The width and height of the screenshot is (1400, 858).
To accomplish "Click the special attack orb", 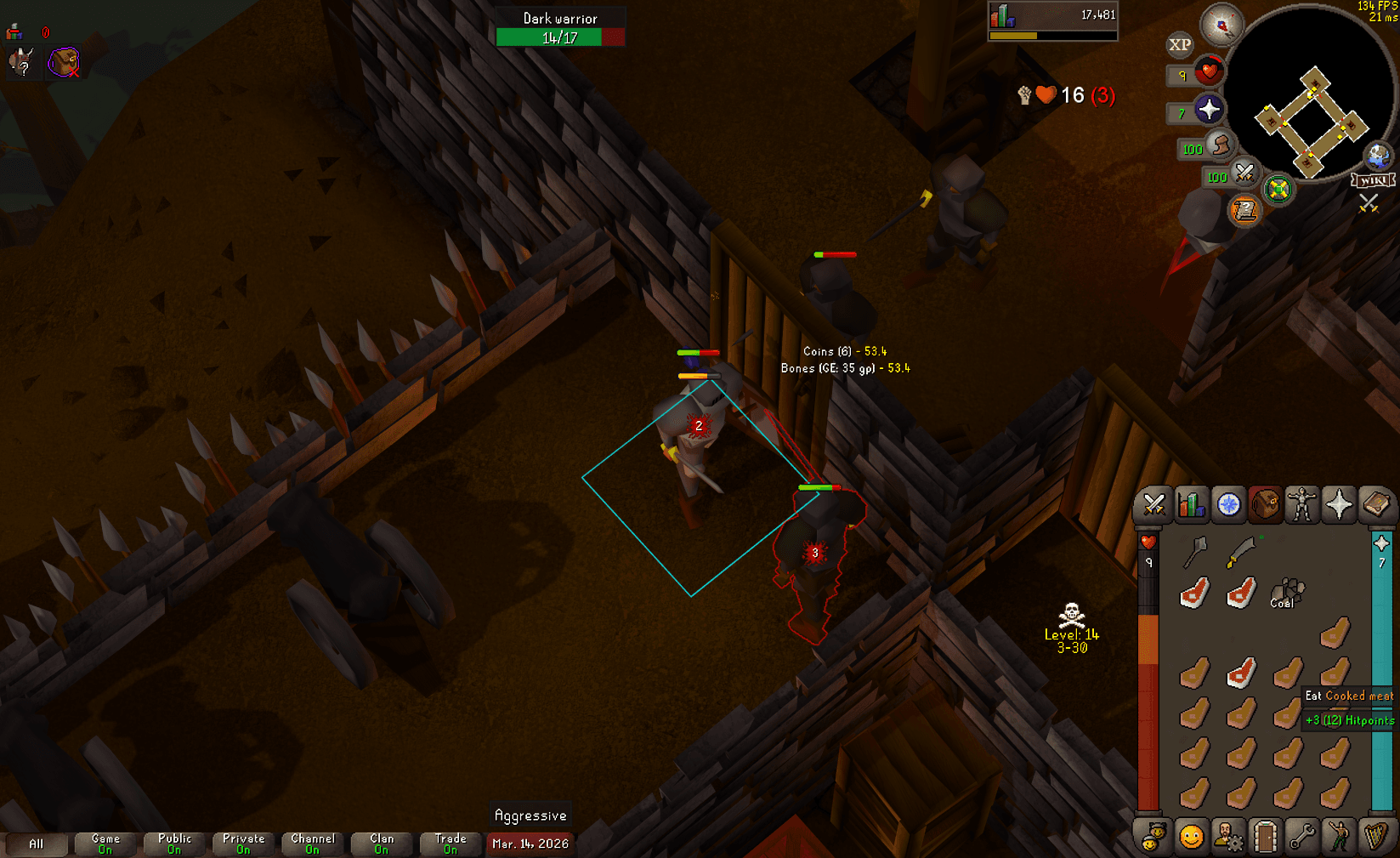I will point(1244,174).
